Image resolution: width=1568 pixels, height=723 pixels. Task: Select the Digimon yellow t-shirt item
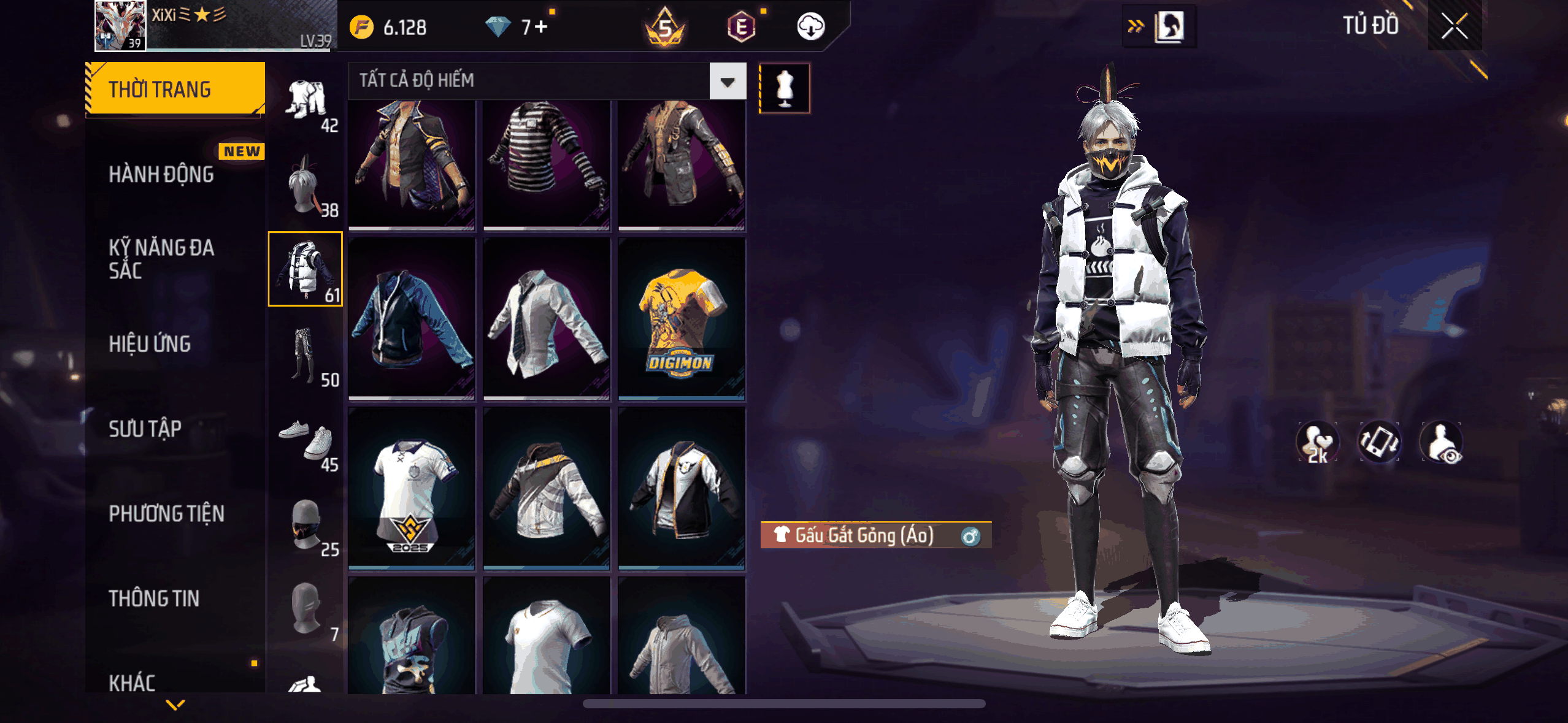[x=682, y=319]
